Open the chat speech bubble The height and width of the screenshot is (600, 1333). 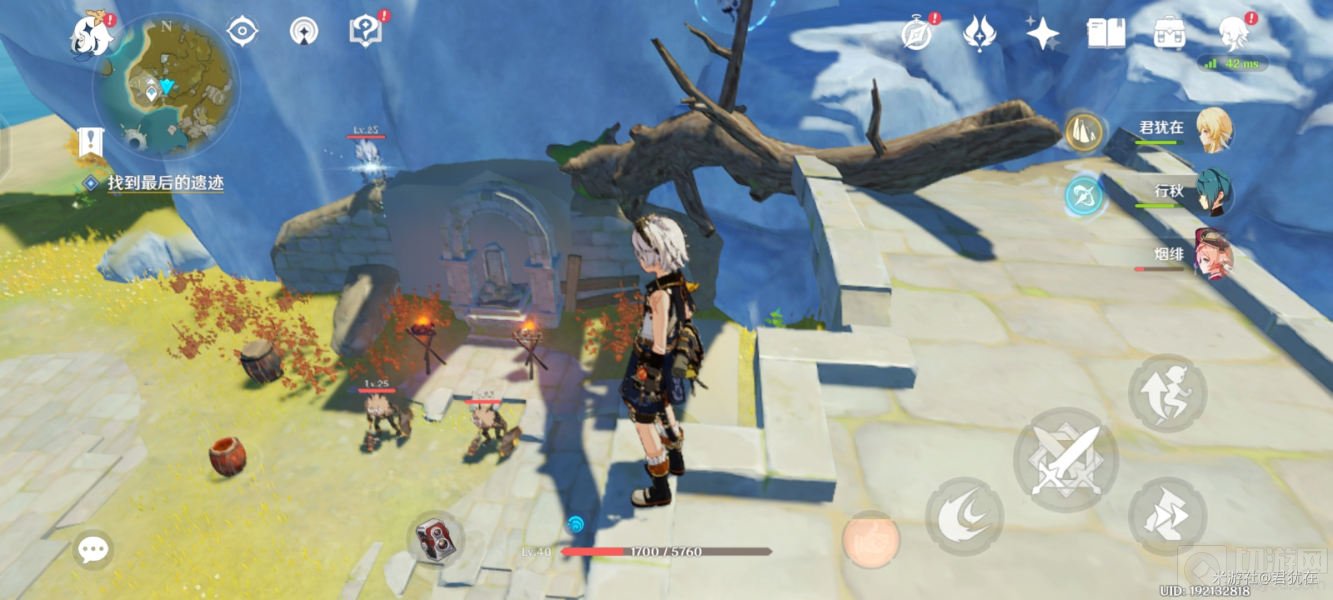pos(93,548)
